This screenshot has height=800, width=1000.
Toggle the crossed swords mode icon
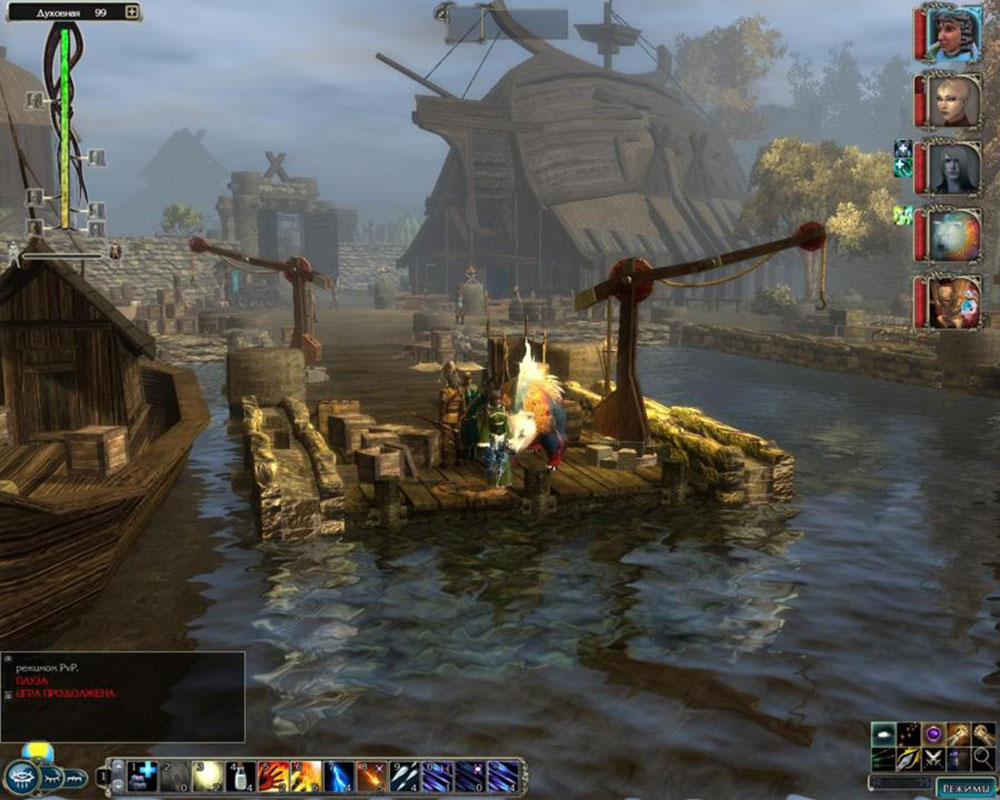click(934, 758)
